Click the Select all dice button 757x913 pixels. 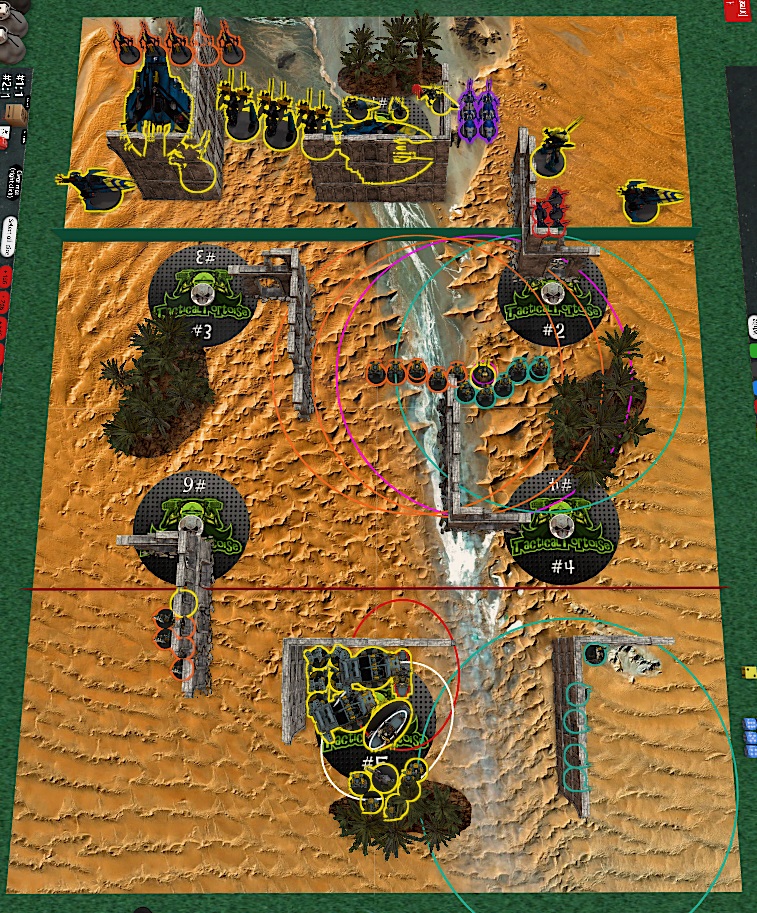point(9,237)
